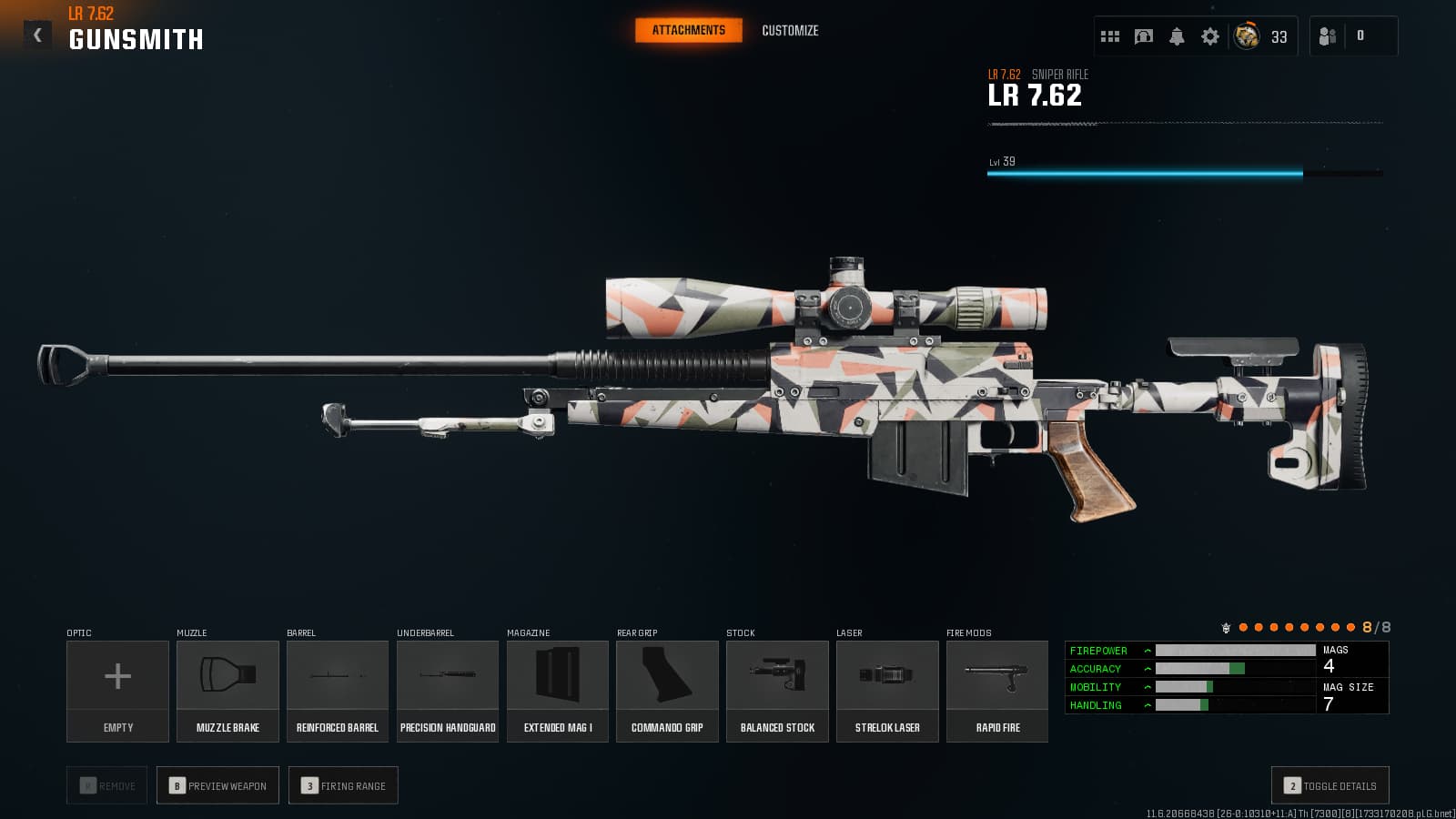Open the Precision Handguard underbarrel slot
1456x819 pixels.
448,691
